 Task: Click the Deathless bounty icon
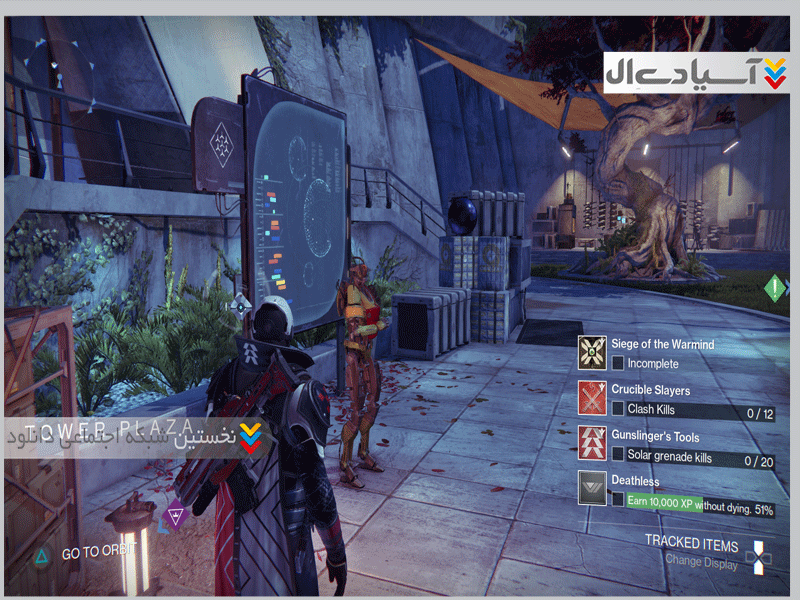[x=595, y=489]
